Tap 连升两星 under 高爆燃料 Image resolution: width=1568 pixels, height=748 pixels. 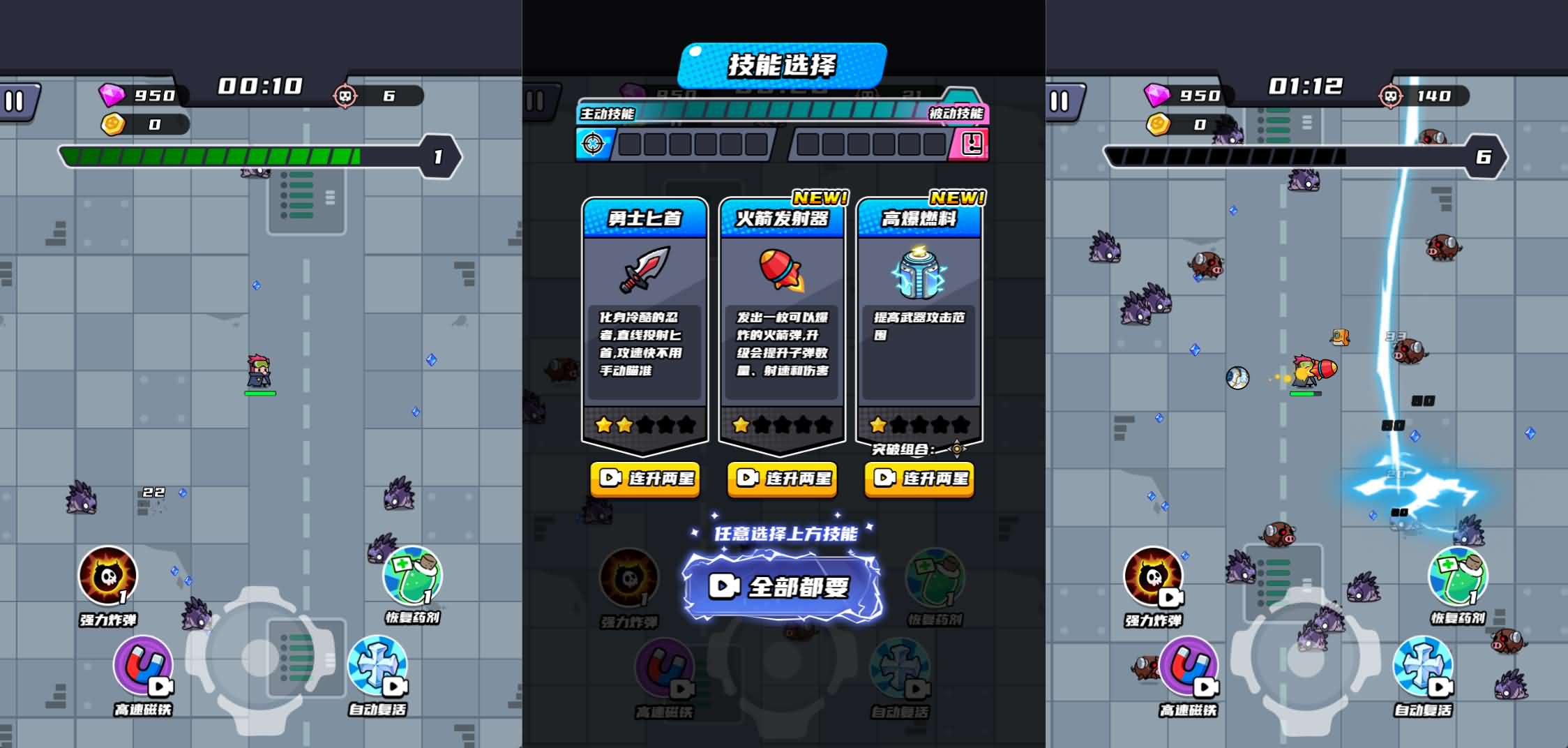click(918, 480)
